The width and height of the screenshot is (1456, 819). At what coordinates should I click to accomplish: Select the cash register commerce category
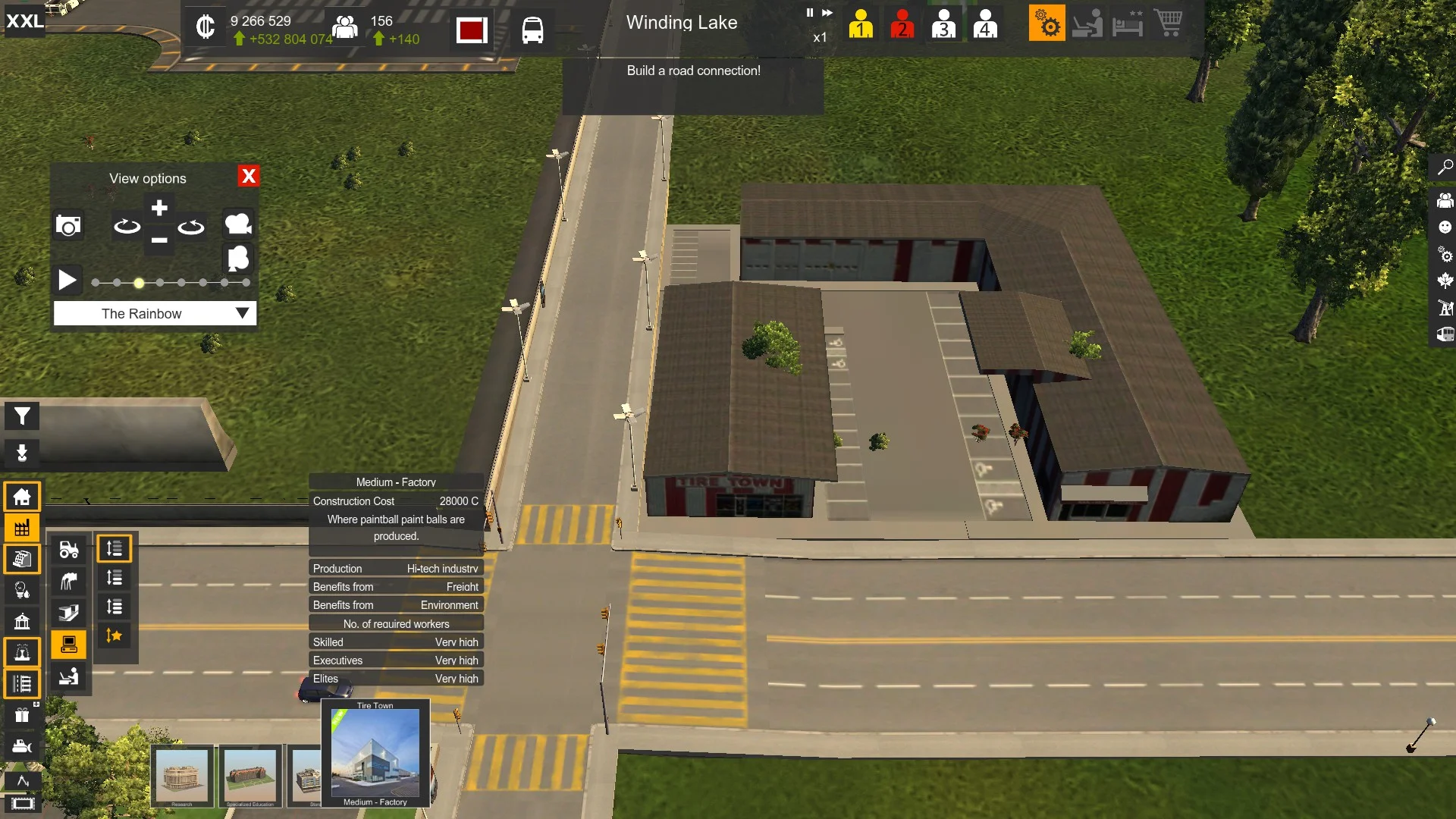[22, 559]
